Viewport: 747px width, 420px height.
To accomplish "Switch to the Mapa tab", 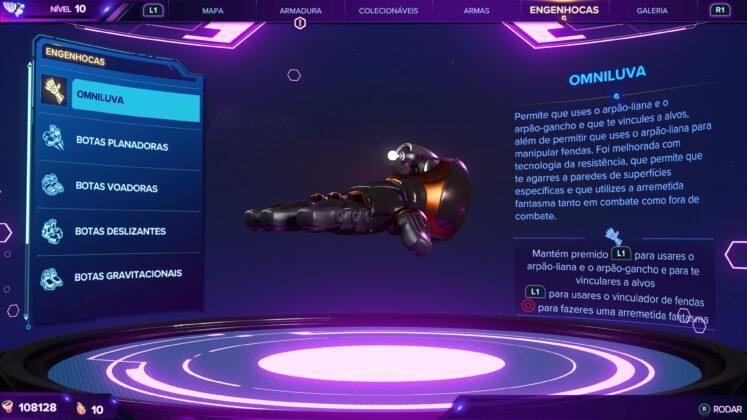I will tap(212, 11).
